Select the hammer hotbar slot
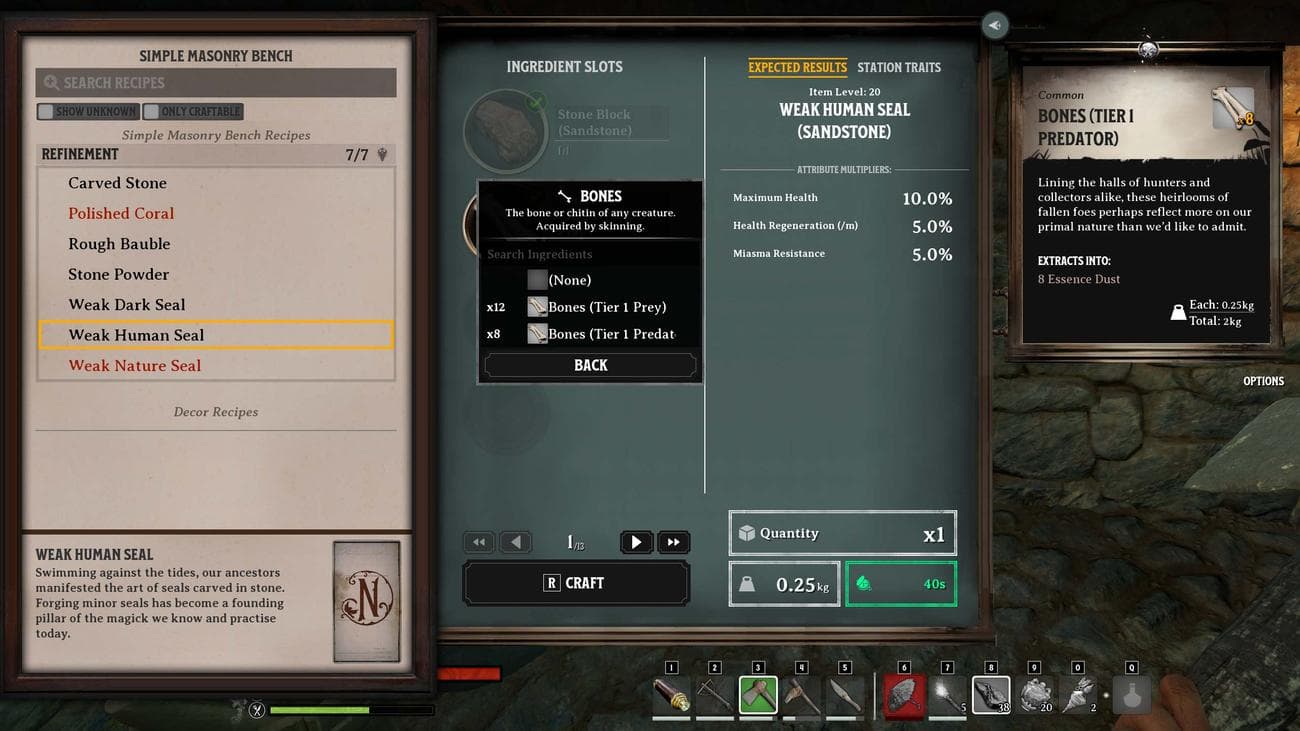Screen dimensions: 1300x731 [x=758, y=695]
